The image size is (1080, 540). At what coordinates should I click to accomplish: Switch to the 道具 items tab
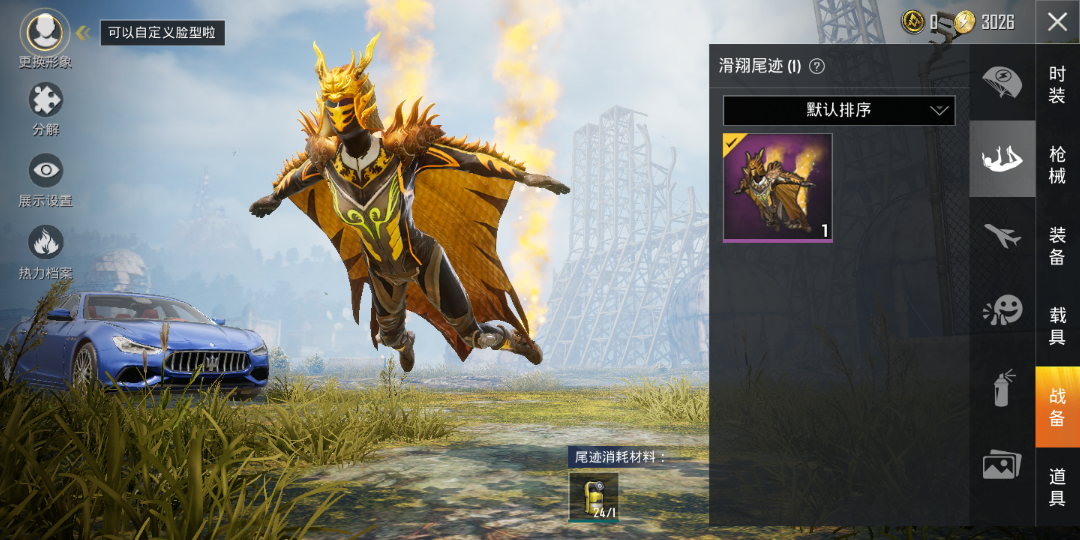1057,487
